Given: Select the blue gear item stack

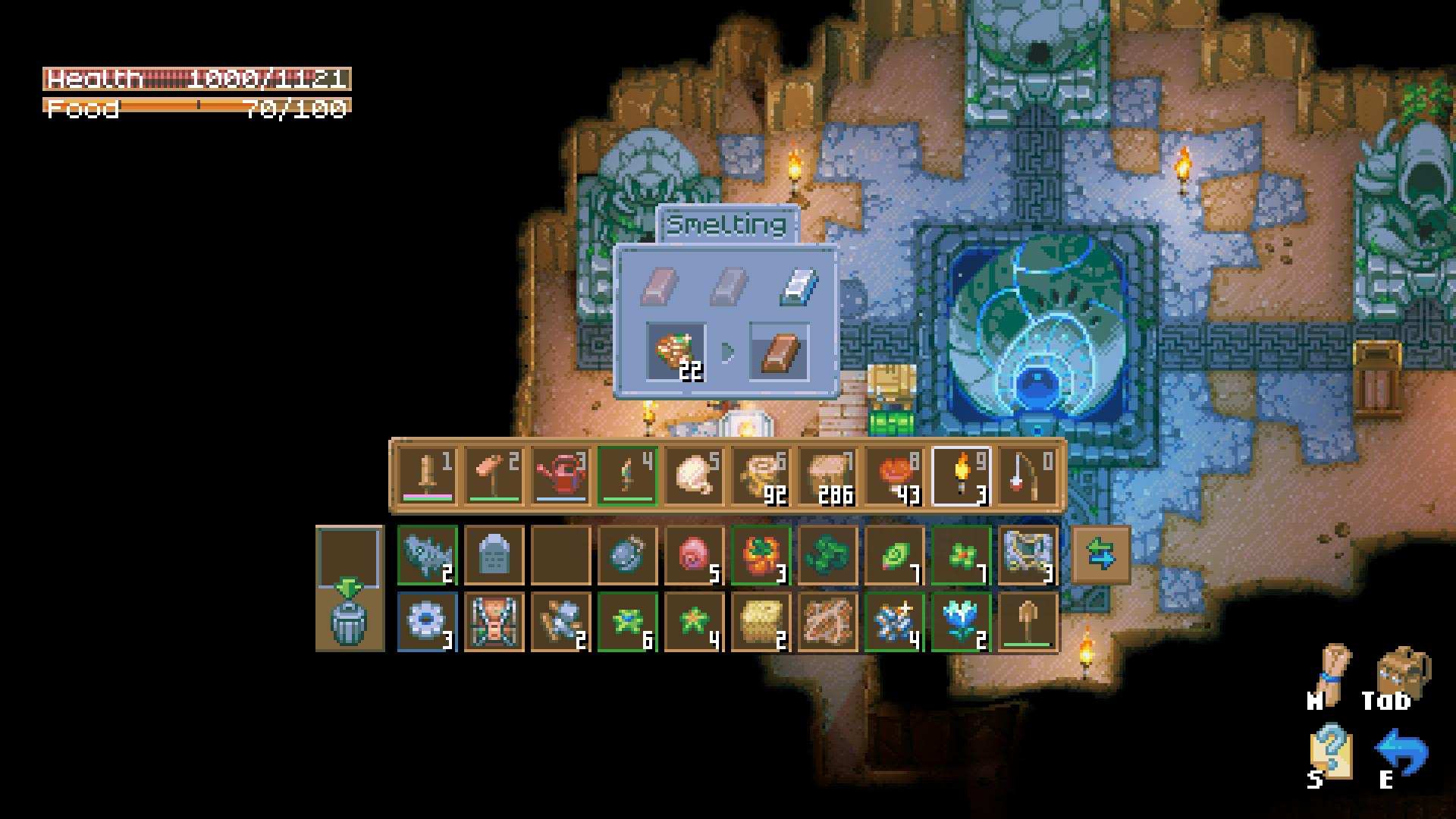Looking at the screenshot, I should pos(427,622).
